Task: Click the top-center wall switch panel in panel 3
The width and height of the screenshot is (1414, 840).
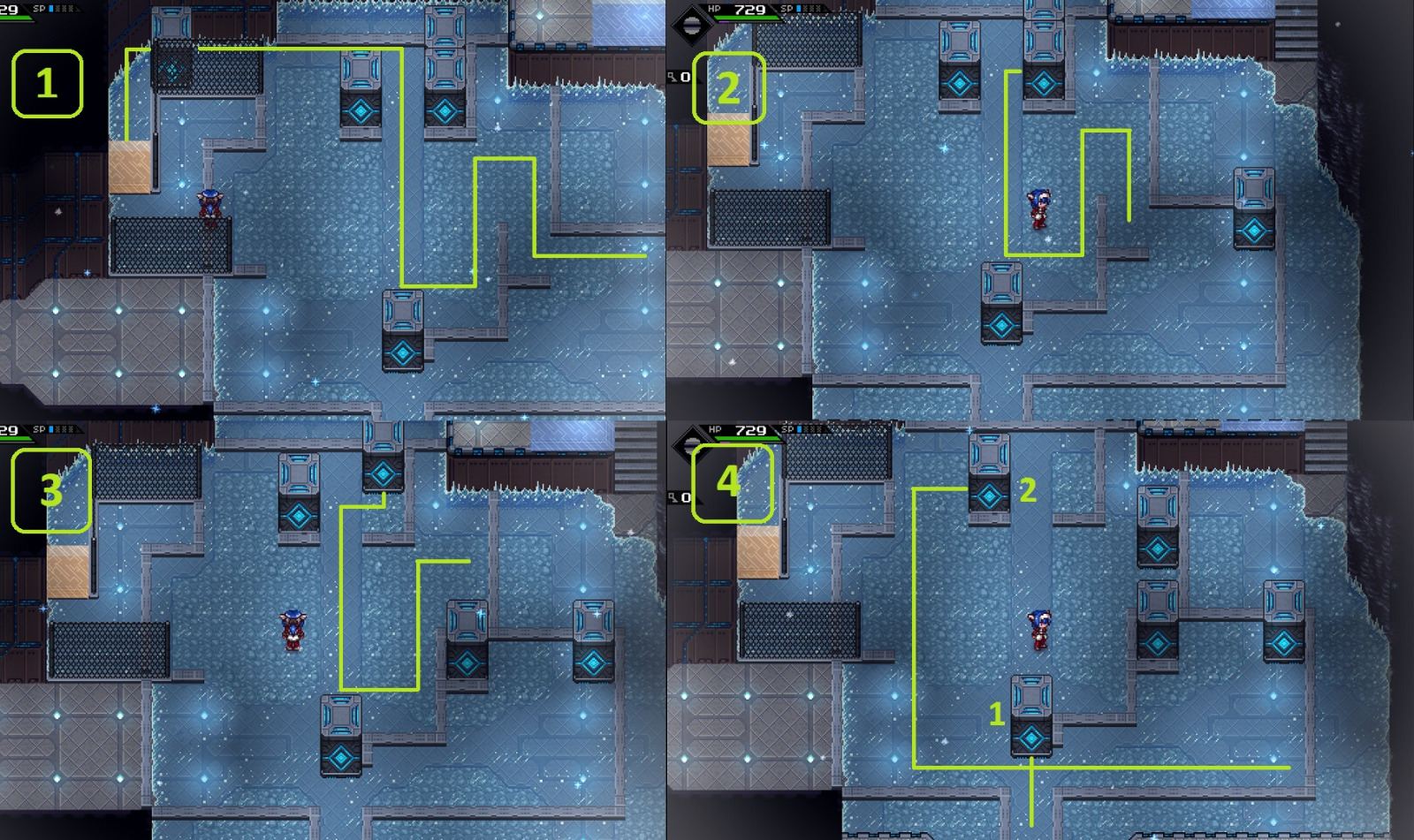Action: [382, 452]
